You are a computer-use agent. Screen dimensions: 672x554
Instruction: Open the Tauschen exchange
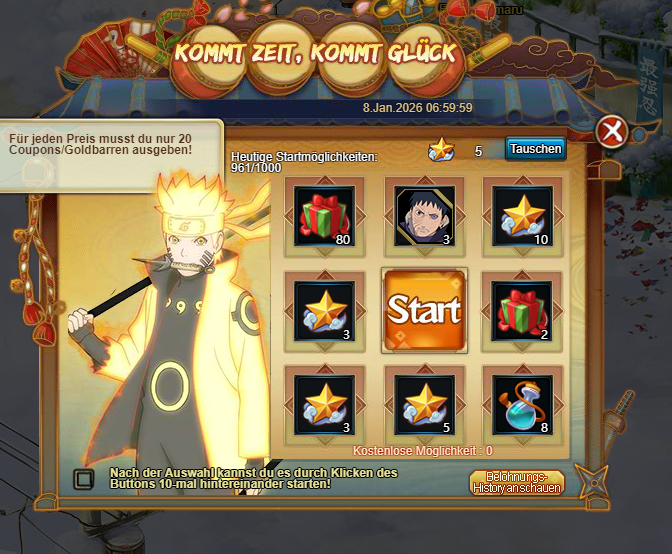point(535,149)
